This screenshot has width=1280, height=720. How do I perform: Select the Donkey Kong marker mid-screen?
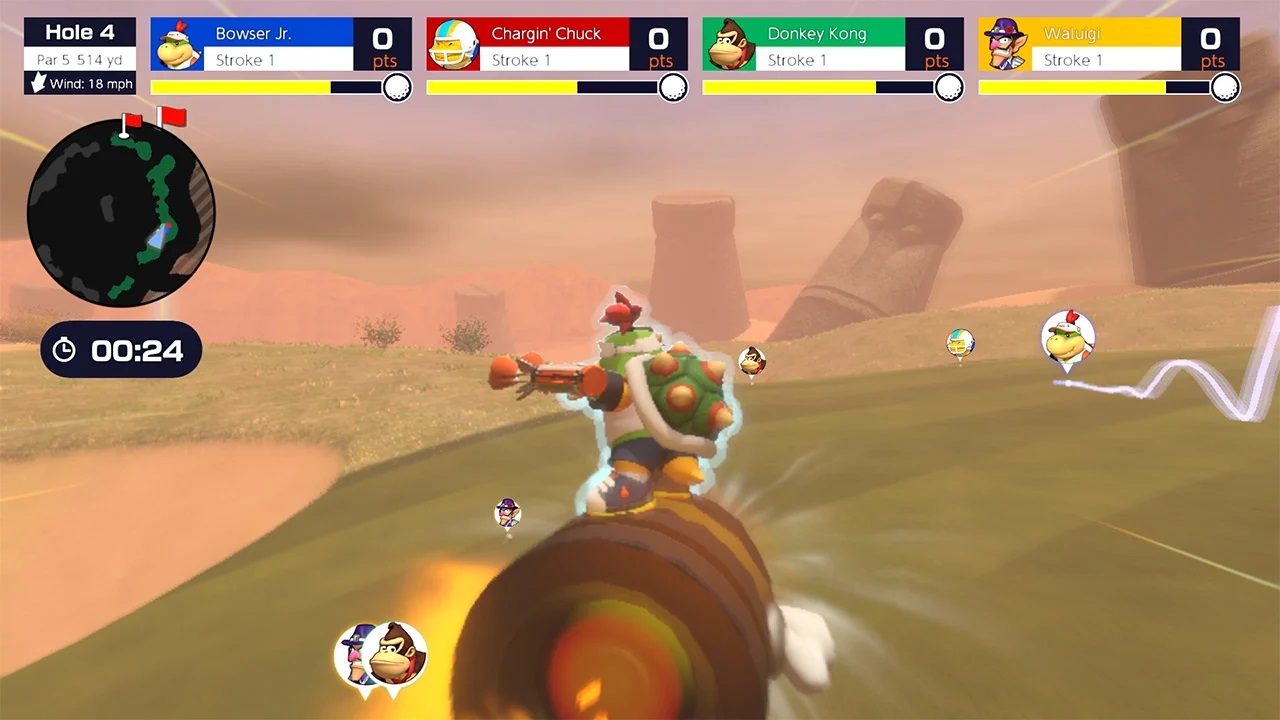point(753,358)
